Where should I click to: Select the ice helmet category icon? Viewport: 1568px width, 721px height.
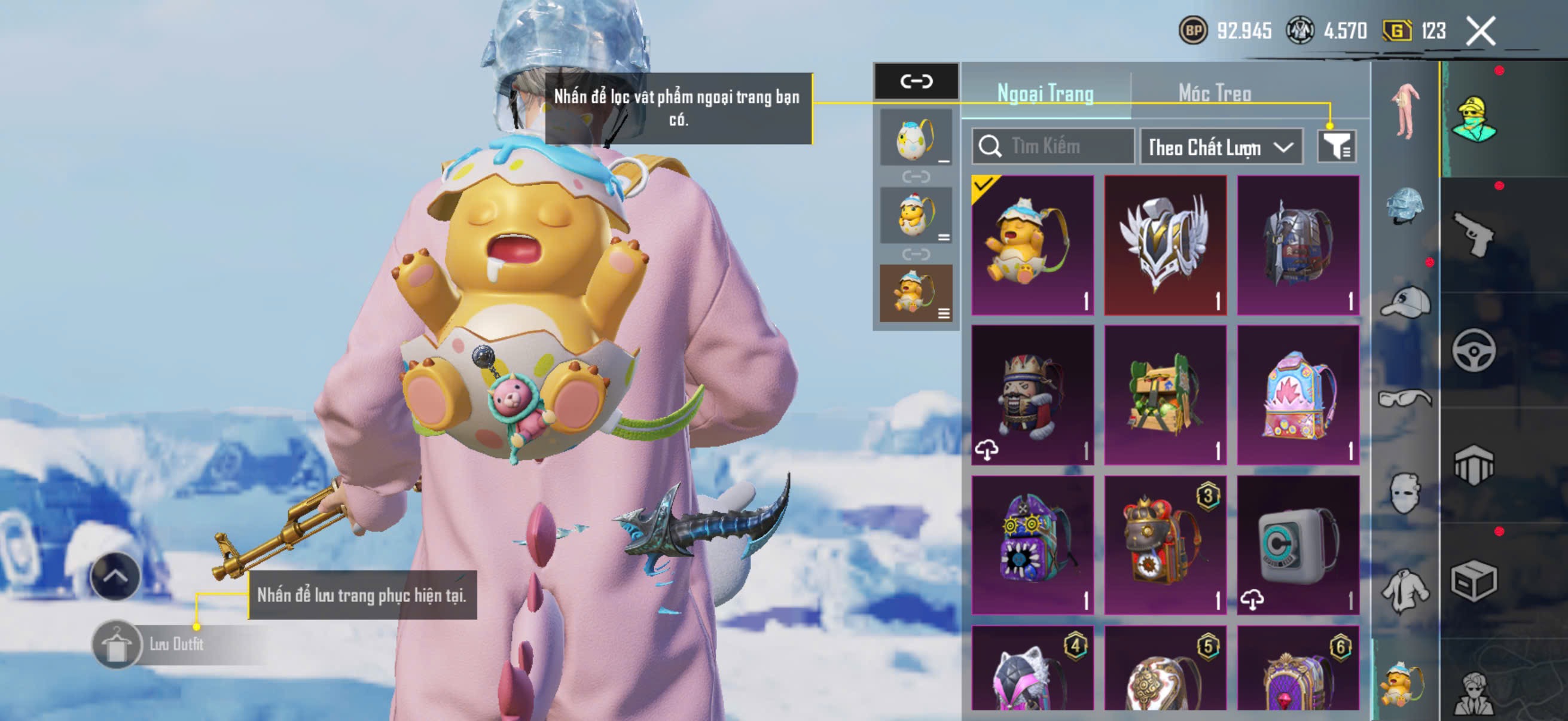(1405, 206)
